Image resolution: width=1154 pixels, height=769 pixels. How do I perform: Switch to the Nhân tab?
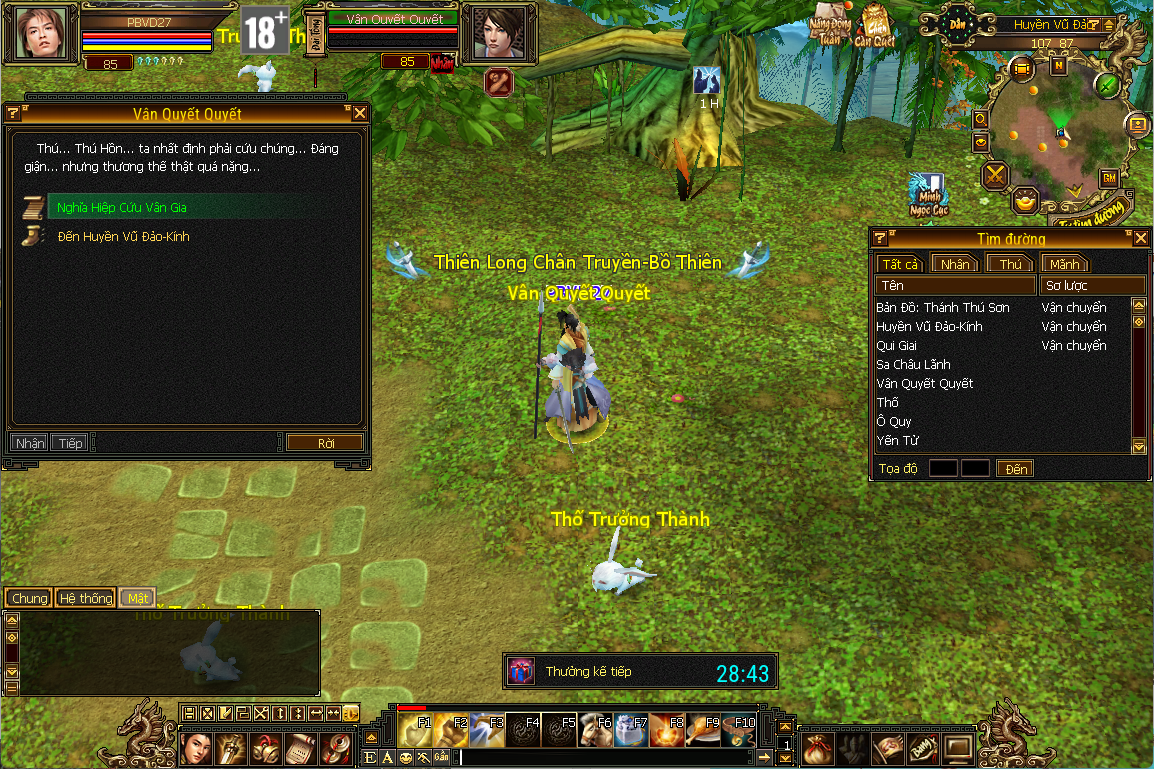955,264
